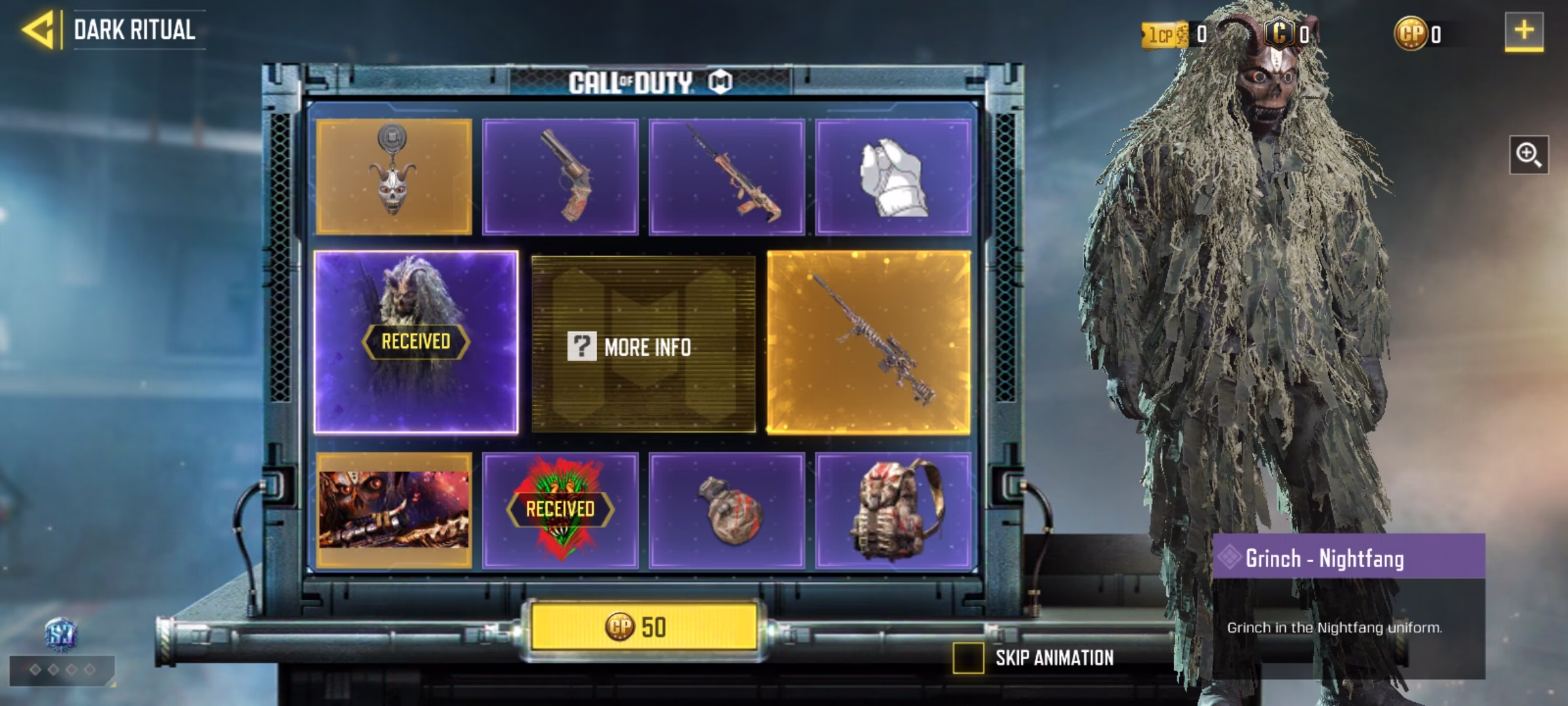View the received Grinch Nightfang tile
The height and width of the screenshot is (706, 1568).
coord(416,342)
